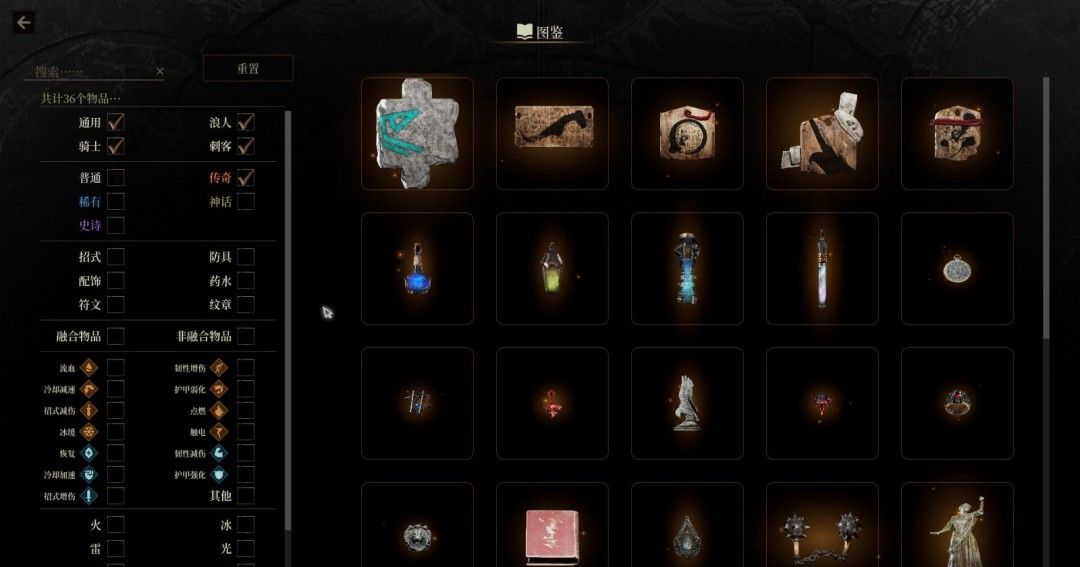Image resolution: width=1080 pixels, height=567 pixels.
Task: Tick the 流血 effect filter
Action: point(116,367)
